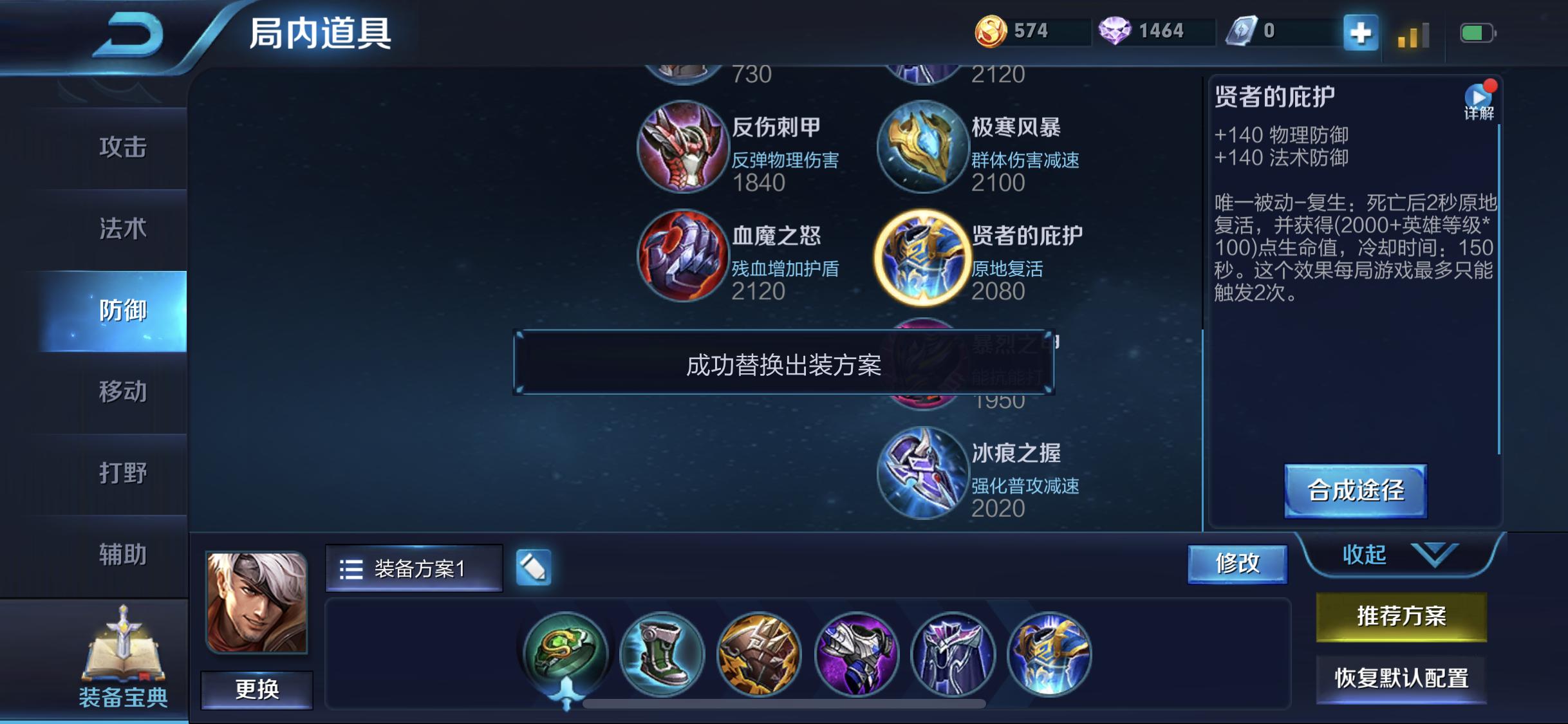Select the 血魔之怒 item icon

click(684, 257)
